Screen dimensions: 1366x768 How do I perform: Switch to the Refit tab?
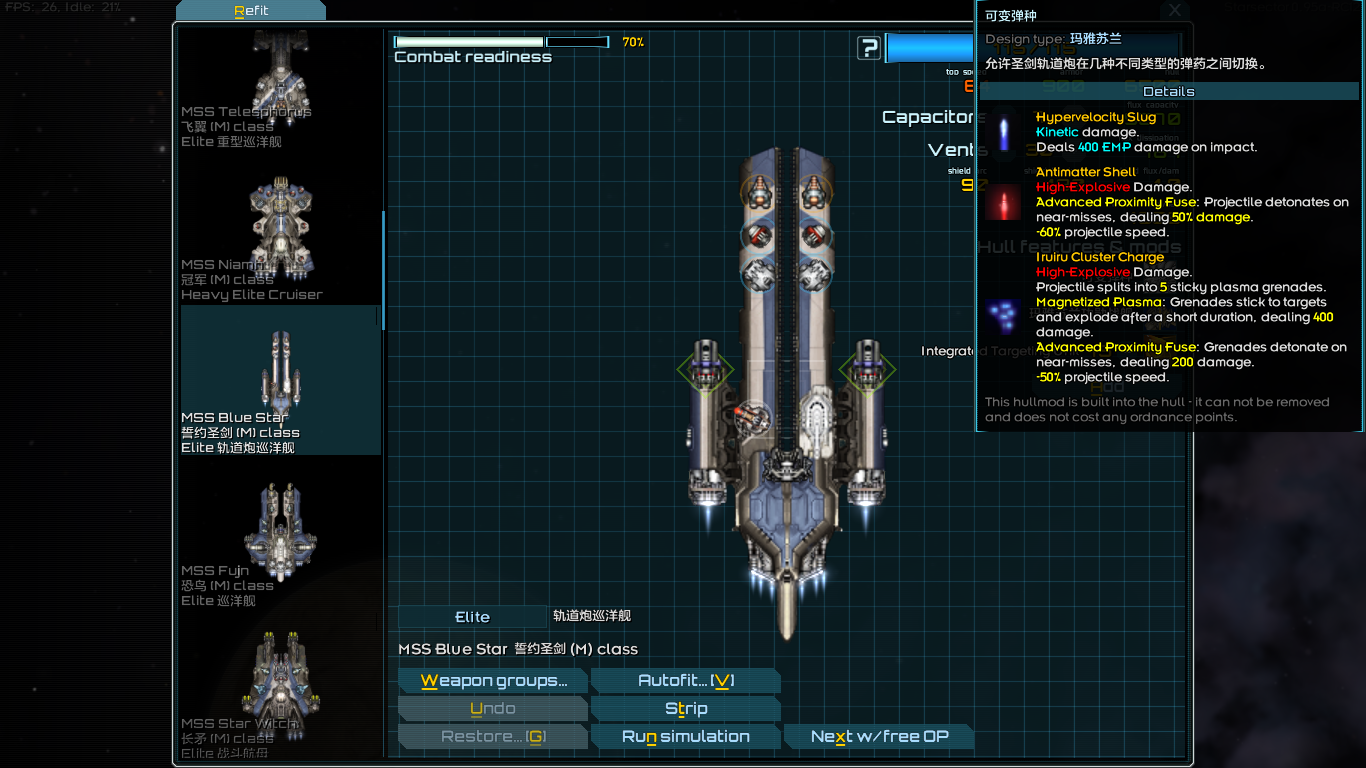251,11
